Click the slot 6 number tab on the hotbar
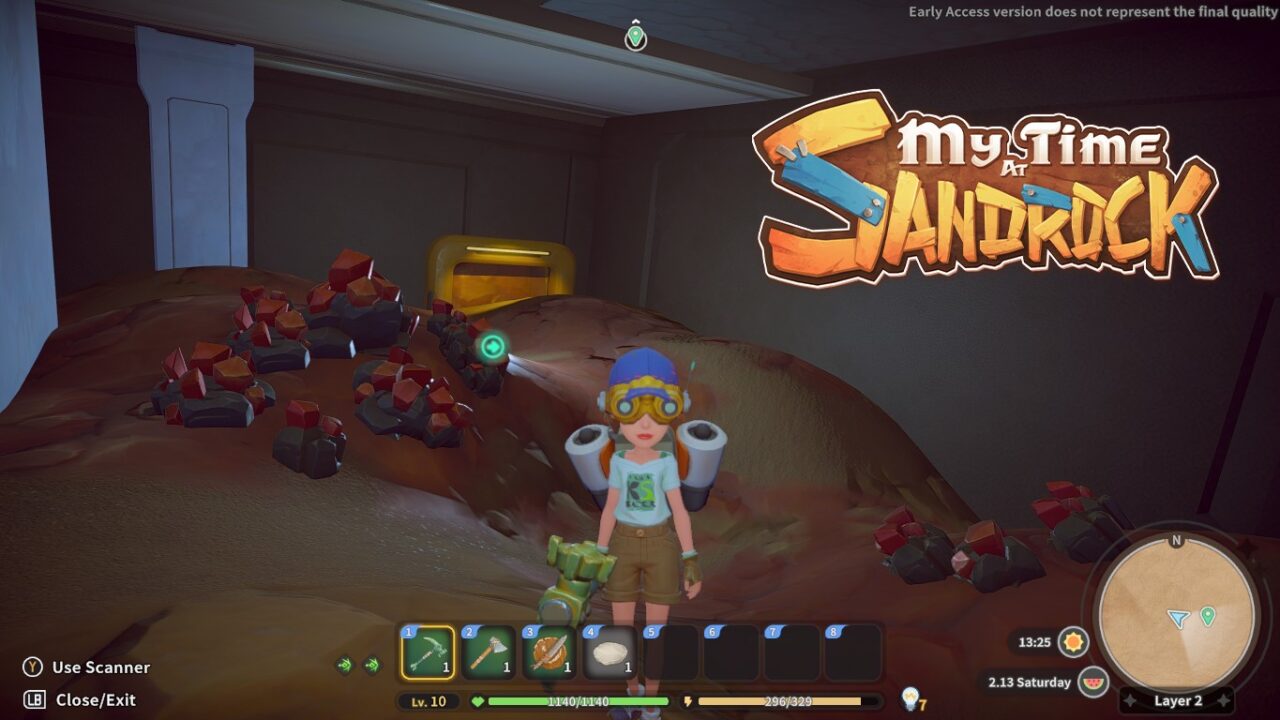 click(x=710, y=631)
